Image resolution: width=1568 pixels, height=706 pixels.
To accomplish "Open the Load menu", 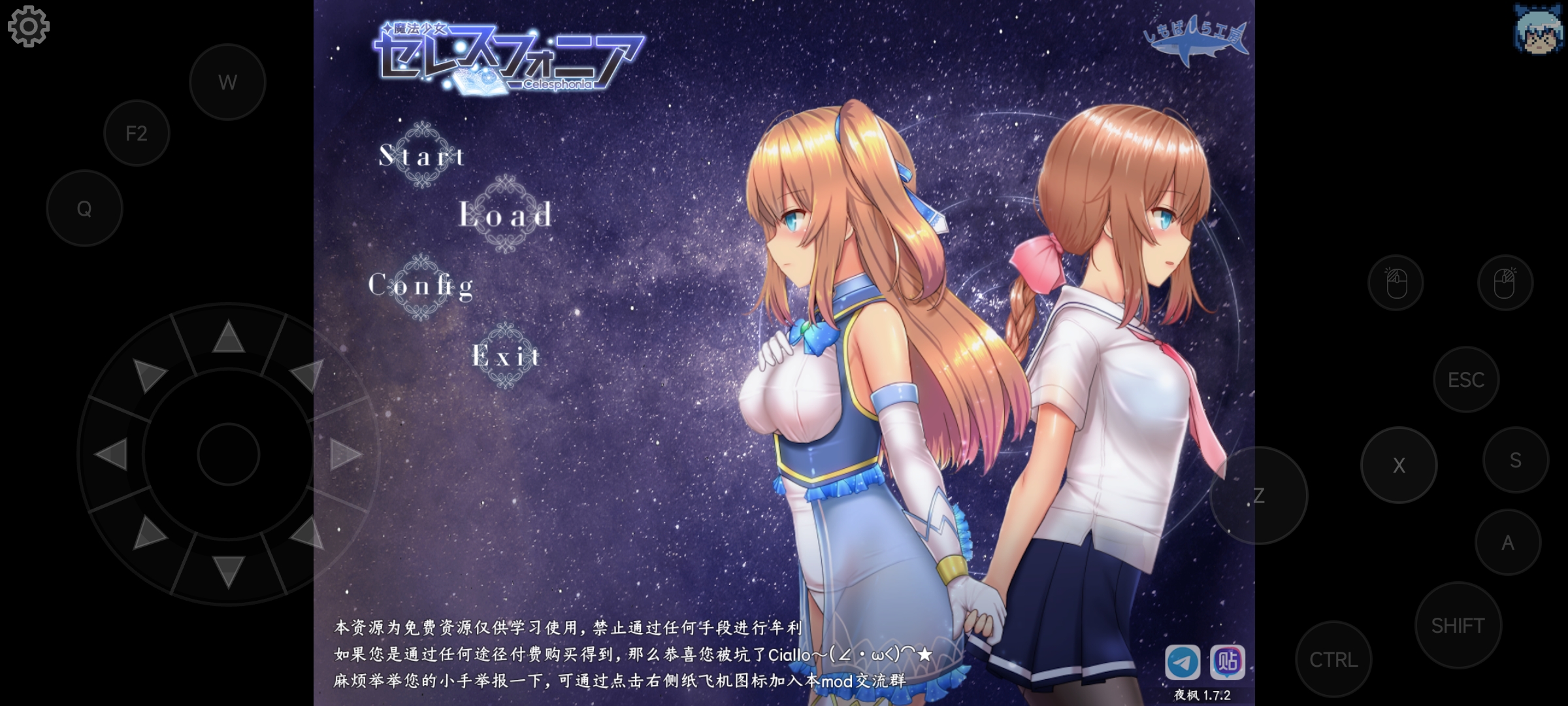I will [506, 214].
